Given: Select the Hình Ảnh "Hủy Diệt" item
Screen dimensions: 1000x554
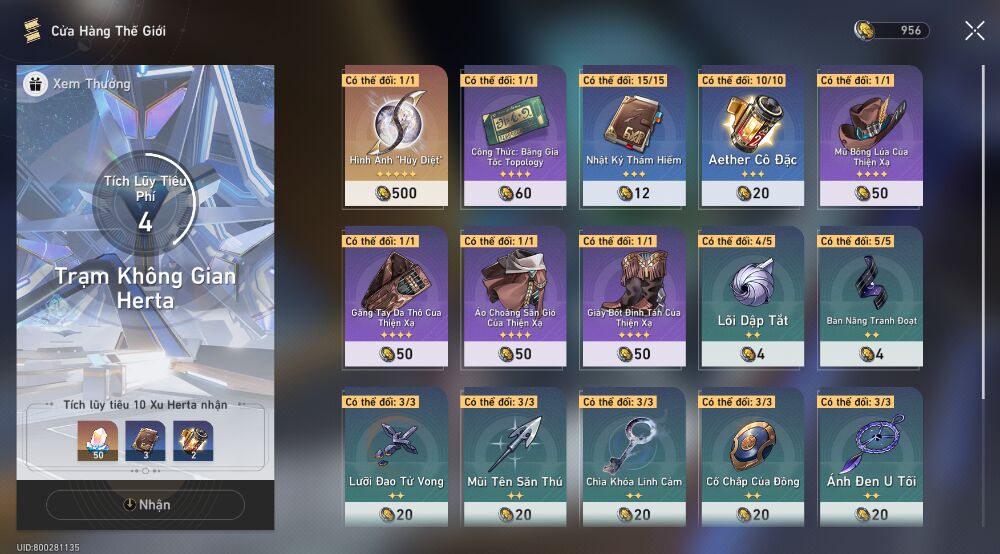Looking at the screenshot, I should [396, 137].
